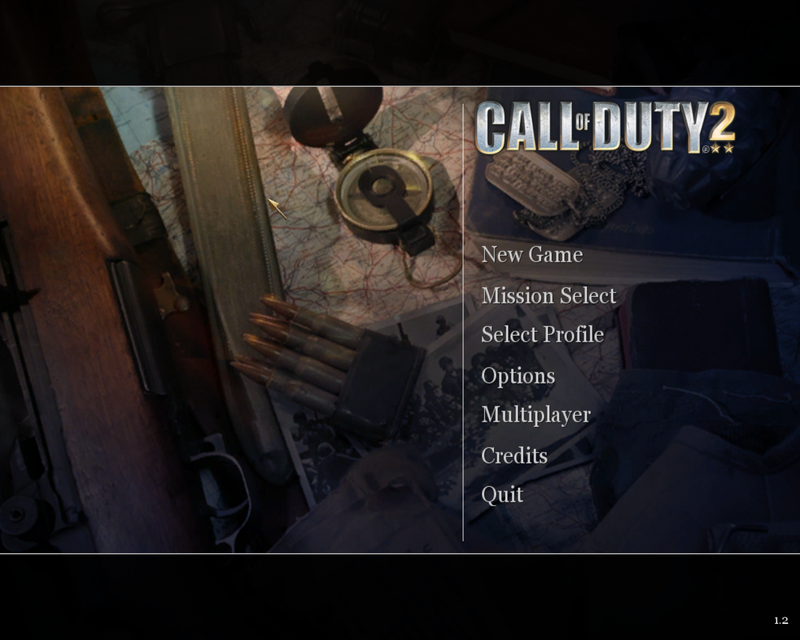View the Credits

tap(514, 455)
